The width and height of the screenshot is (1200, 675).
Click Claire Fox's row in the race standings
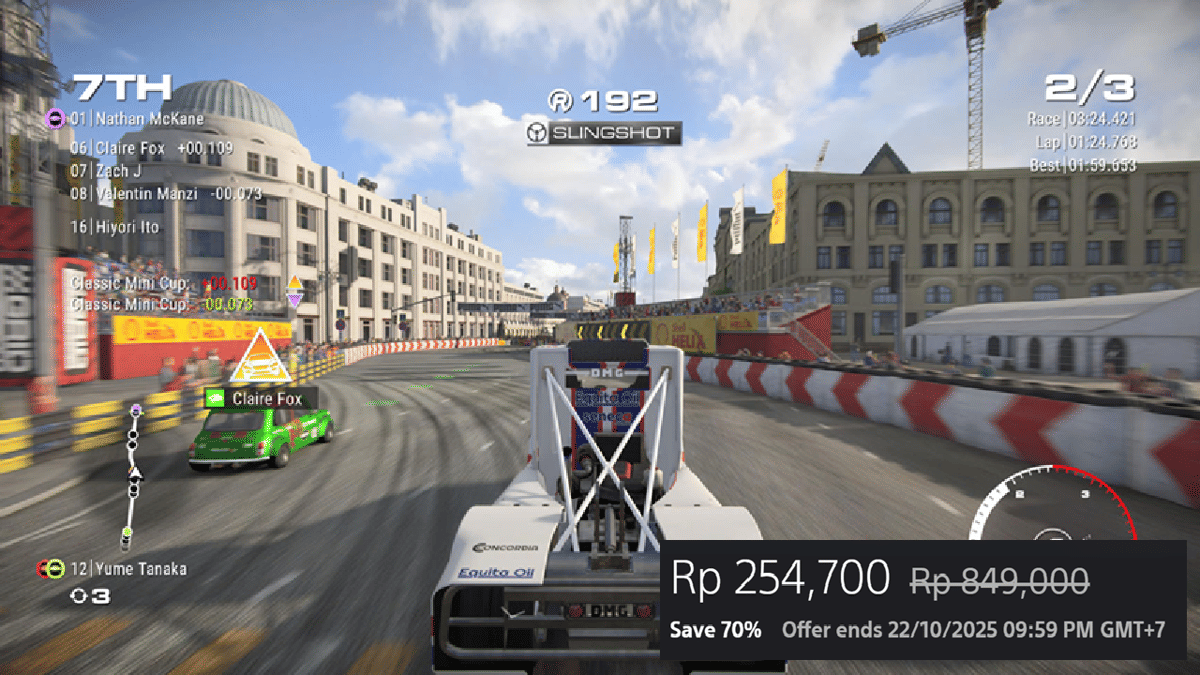click(150, 147)
